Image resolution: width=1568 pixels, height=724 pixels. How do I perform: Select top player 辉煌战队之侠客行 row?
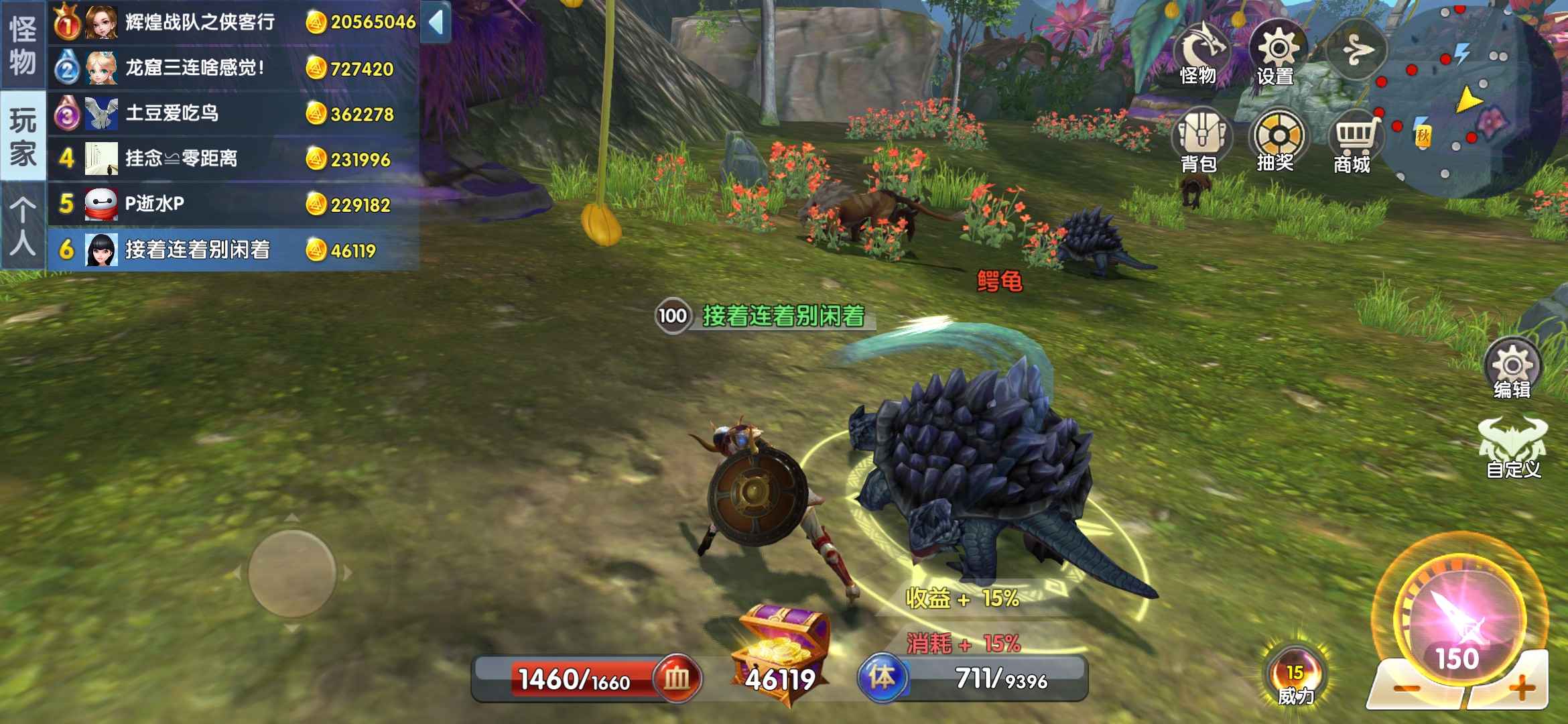[x=233, y=22]
